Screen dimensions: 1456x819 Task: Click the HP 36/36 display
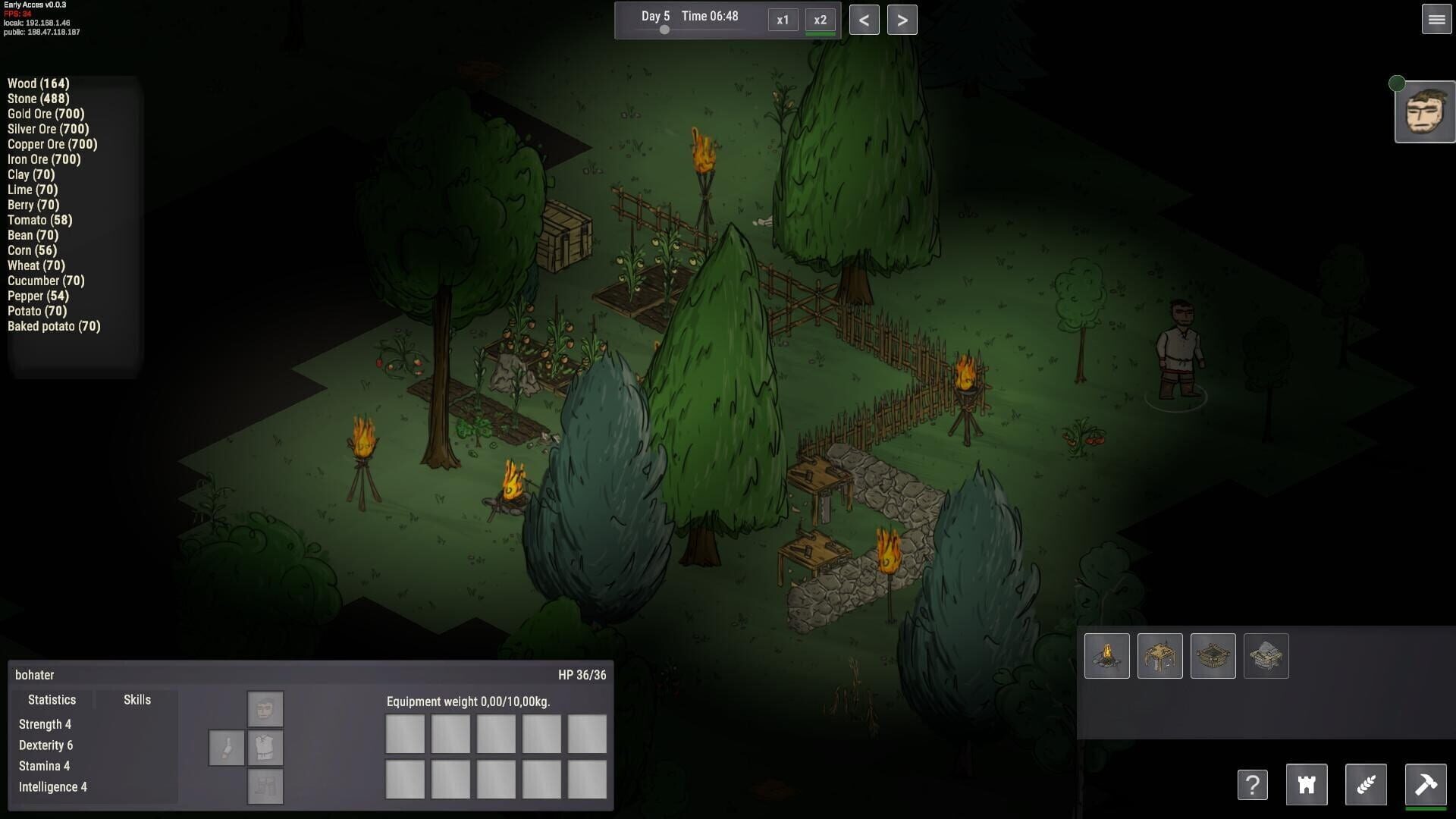tap(582, 674)
